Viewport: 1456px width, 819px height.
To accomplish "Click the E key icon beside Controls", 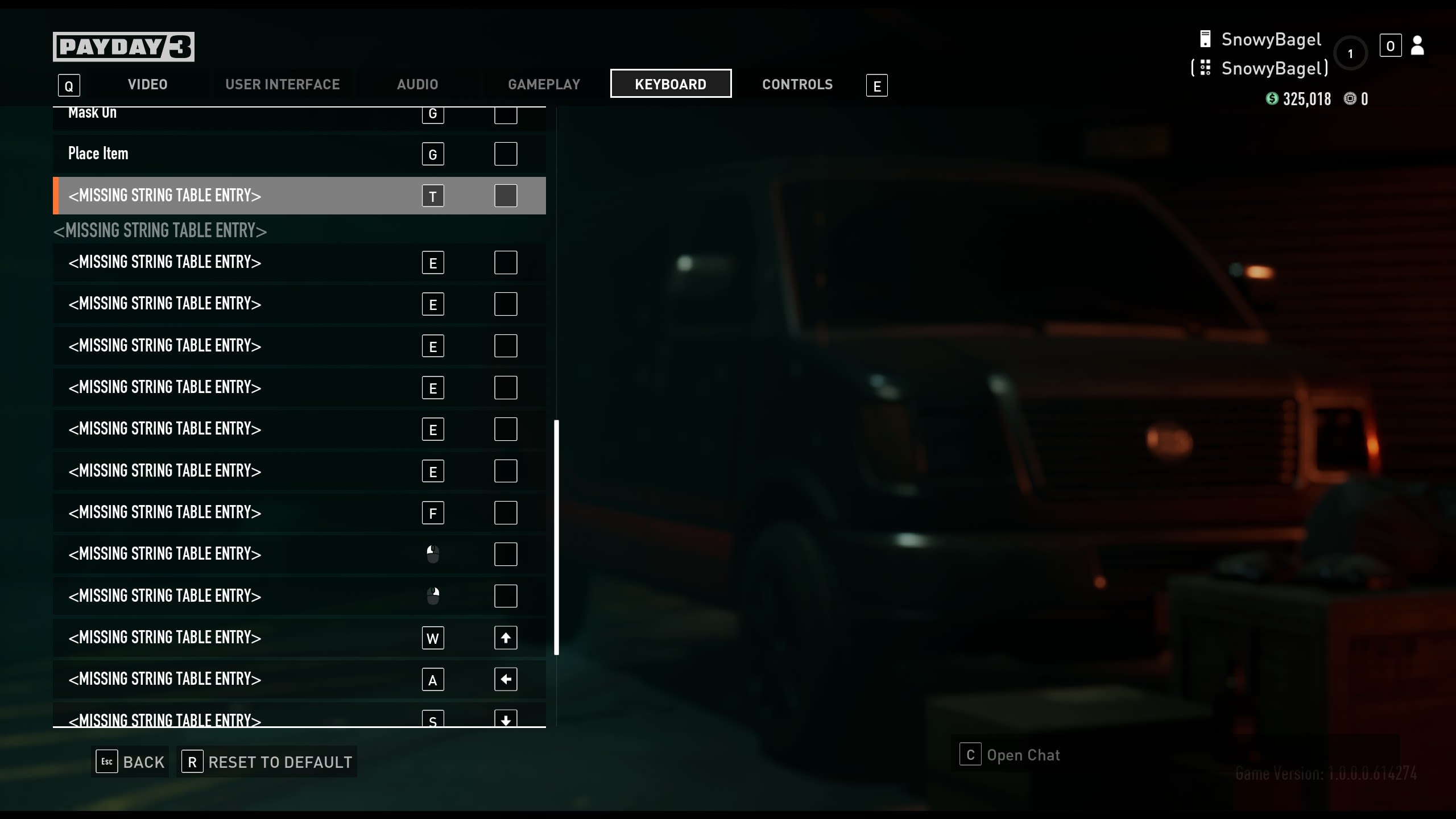I will [876, 85].
